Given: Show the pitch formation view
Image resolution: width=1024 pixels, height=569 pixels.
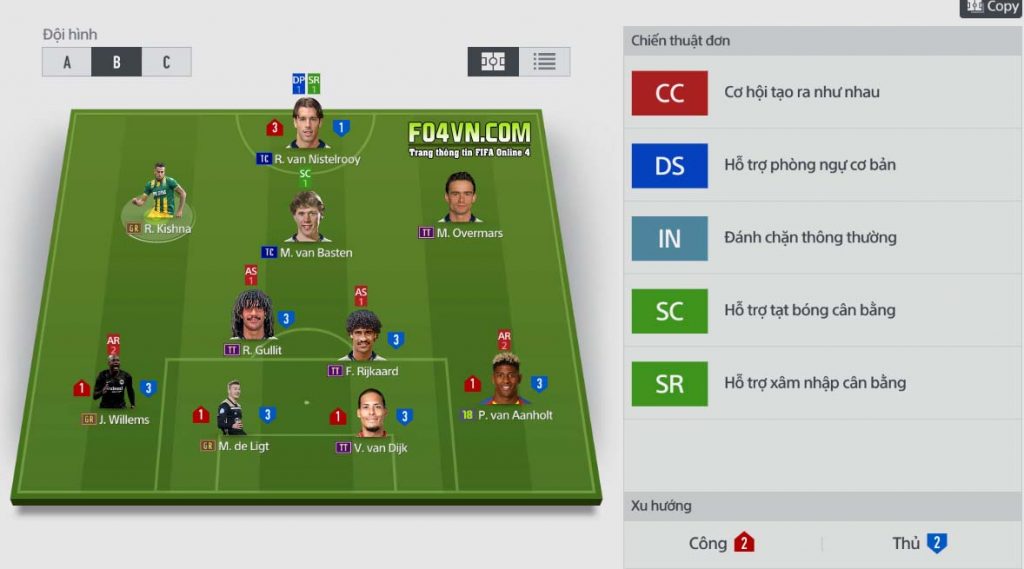Looking at the screenshot, I should 493,62.
